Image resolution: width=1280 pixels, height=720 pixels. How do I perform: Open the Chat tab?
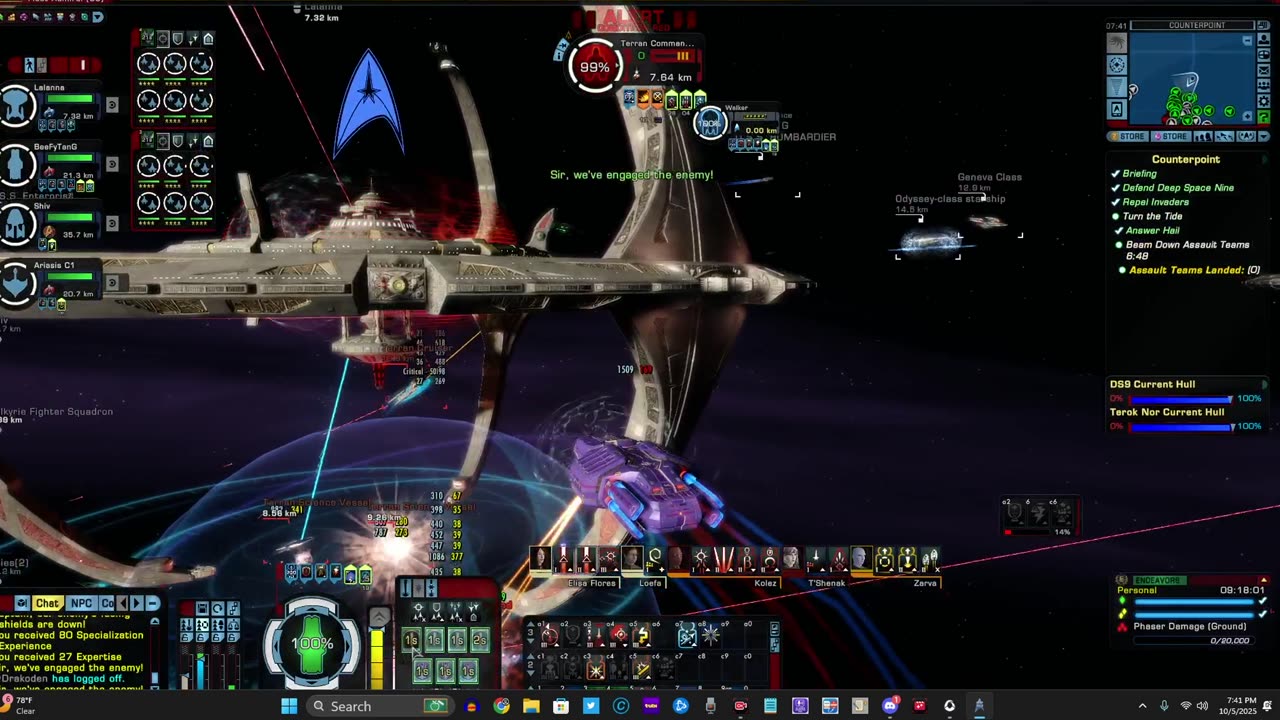pos(47,603)
